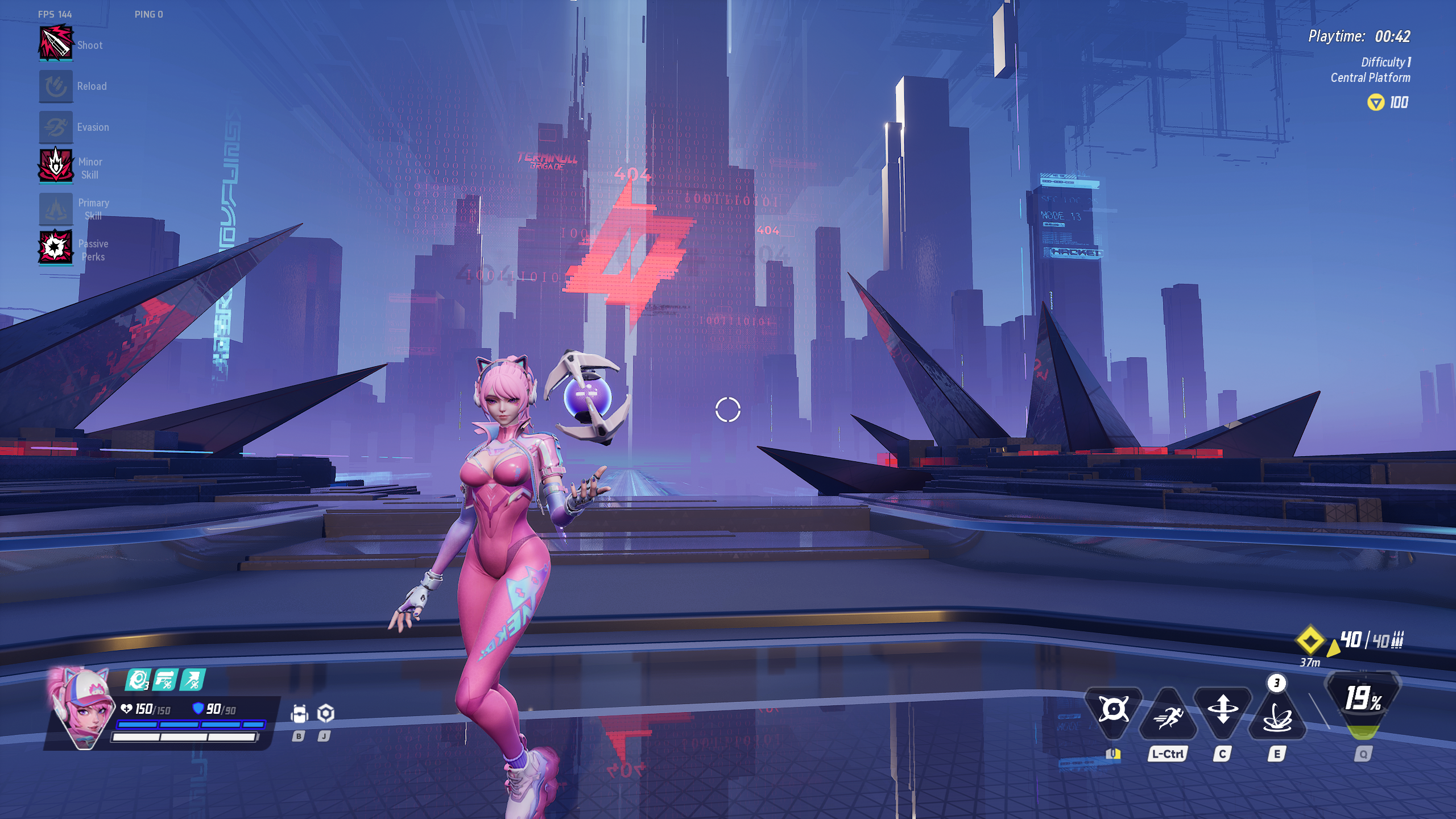Show the Passive Perks entry
This screenshot has width=1456, height=819.
(x=56, y=249)
